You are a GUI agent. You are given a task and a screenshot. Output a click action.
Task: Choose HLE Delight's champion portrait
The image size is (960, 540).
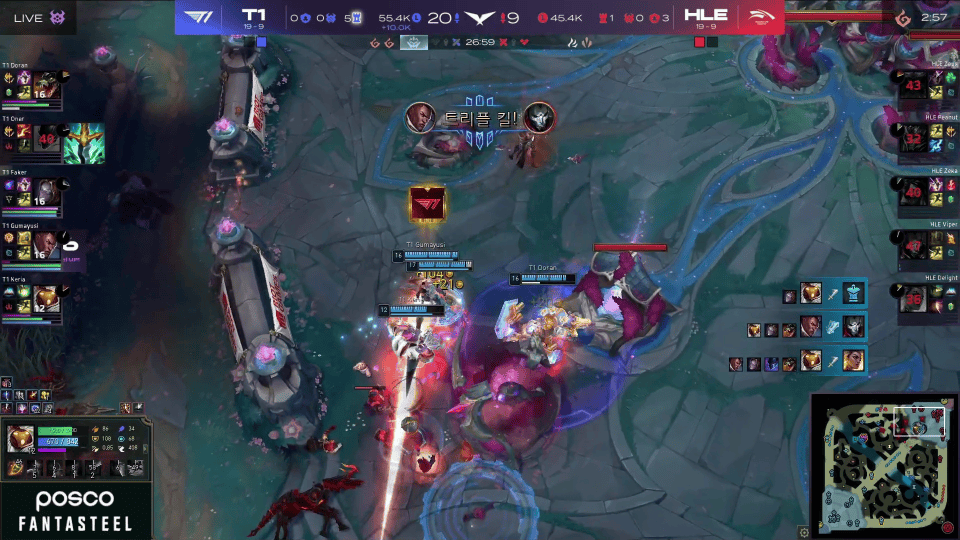point(912,299)
